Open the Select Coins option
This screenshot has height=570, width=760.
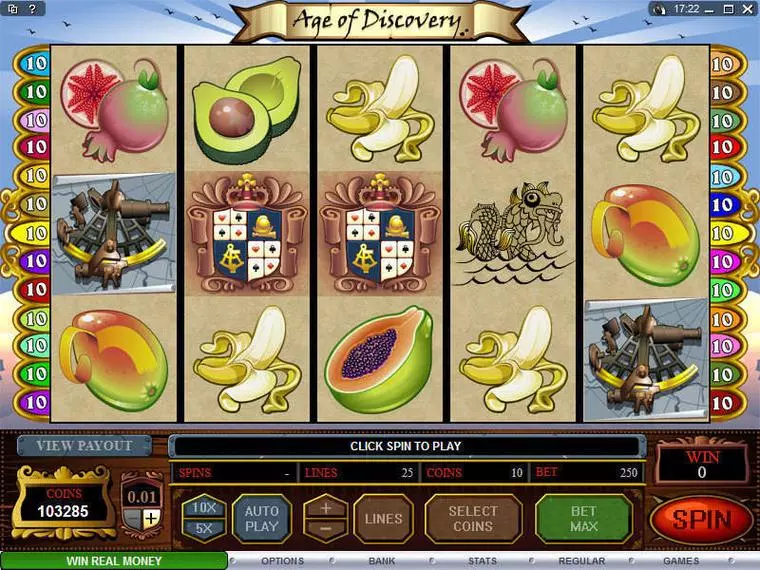tap(473, 518)
